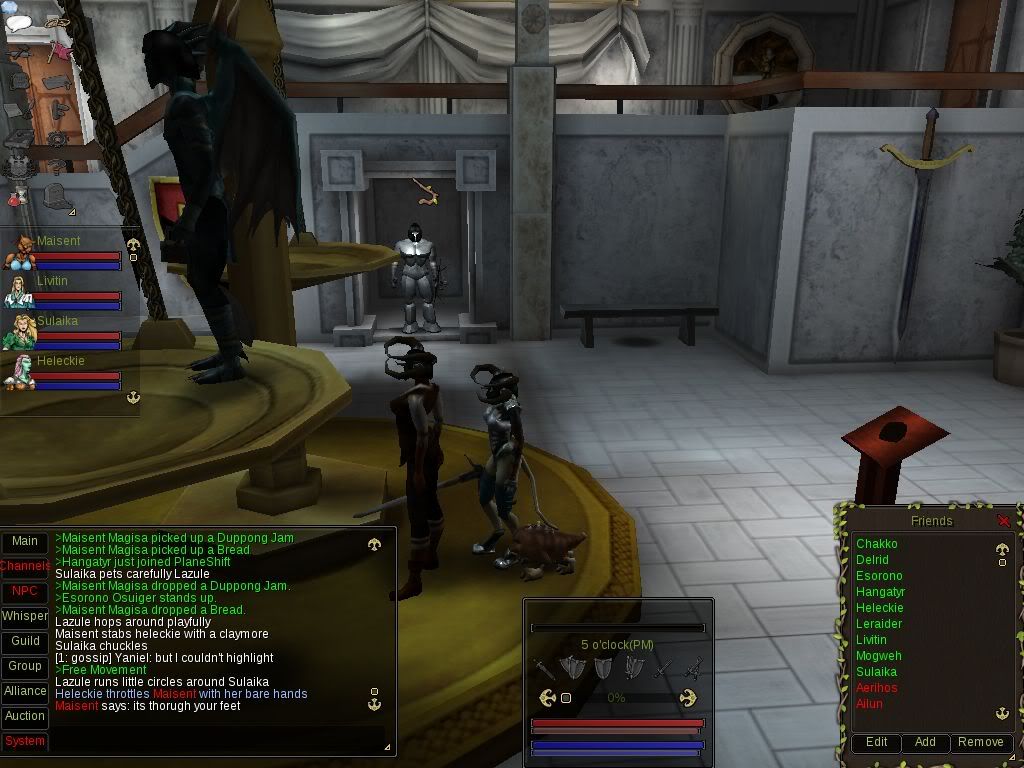The height and width of the screenshot is (768, 1024).
Task: View the Alliance chat tab
Action: (25, 691)
